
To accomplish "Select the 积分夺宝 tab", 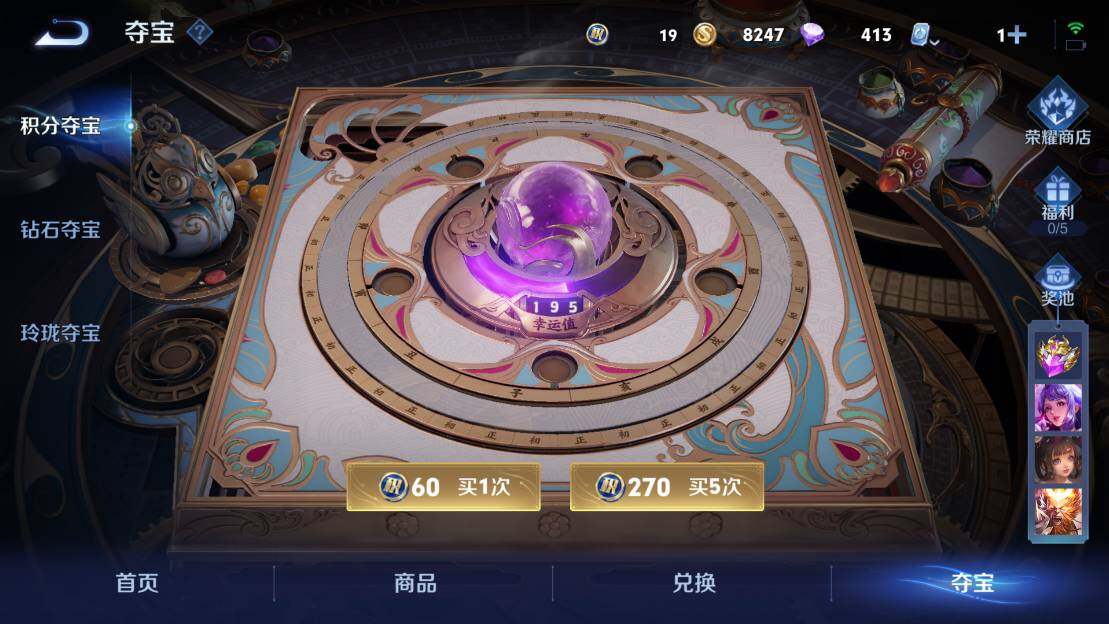I will (61, 126).
